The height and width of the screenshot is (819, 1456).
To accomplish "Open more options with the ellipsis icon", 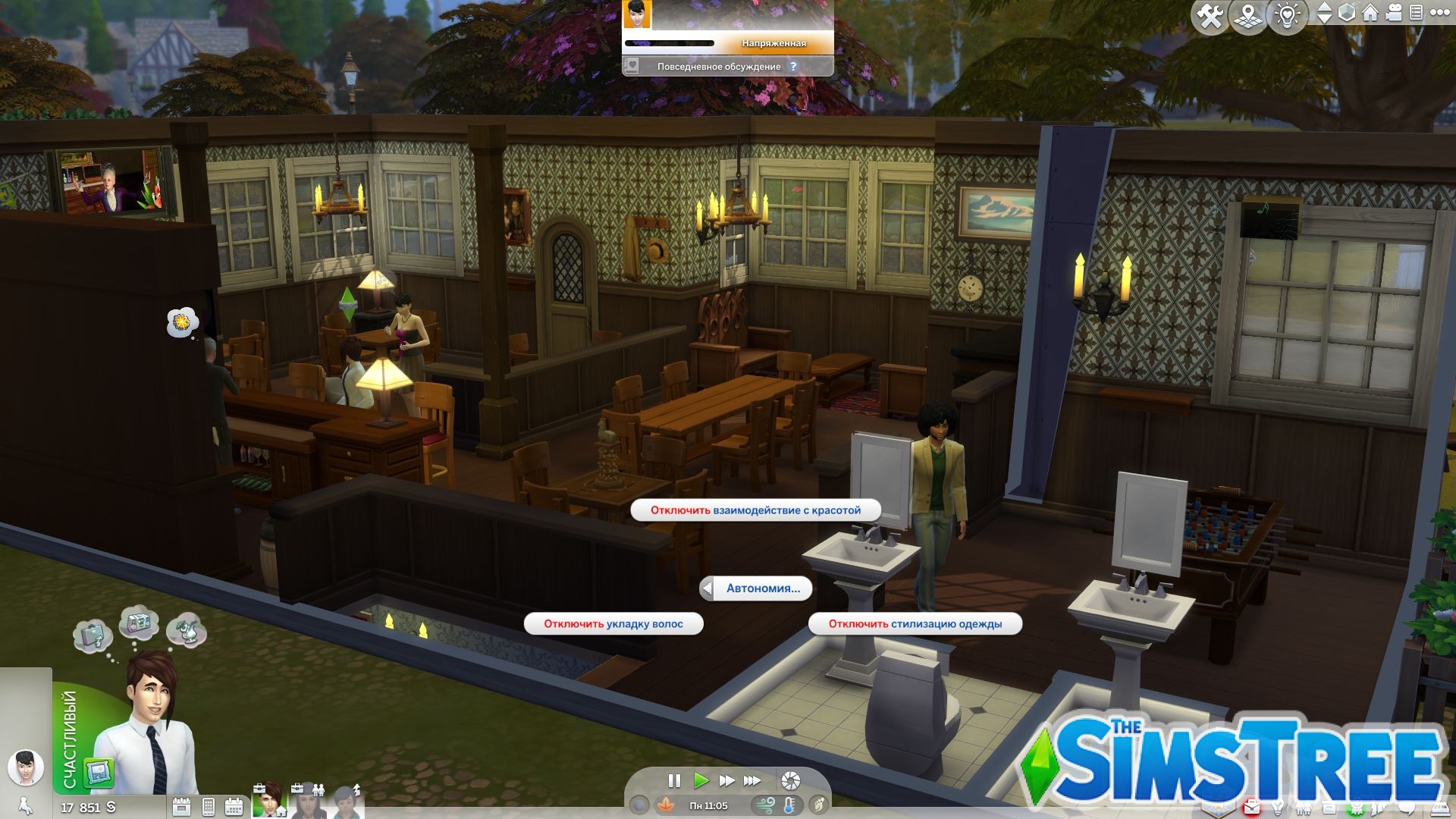I will click(1439, 13).
